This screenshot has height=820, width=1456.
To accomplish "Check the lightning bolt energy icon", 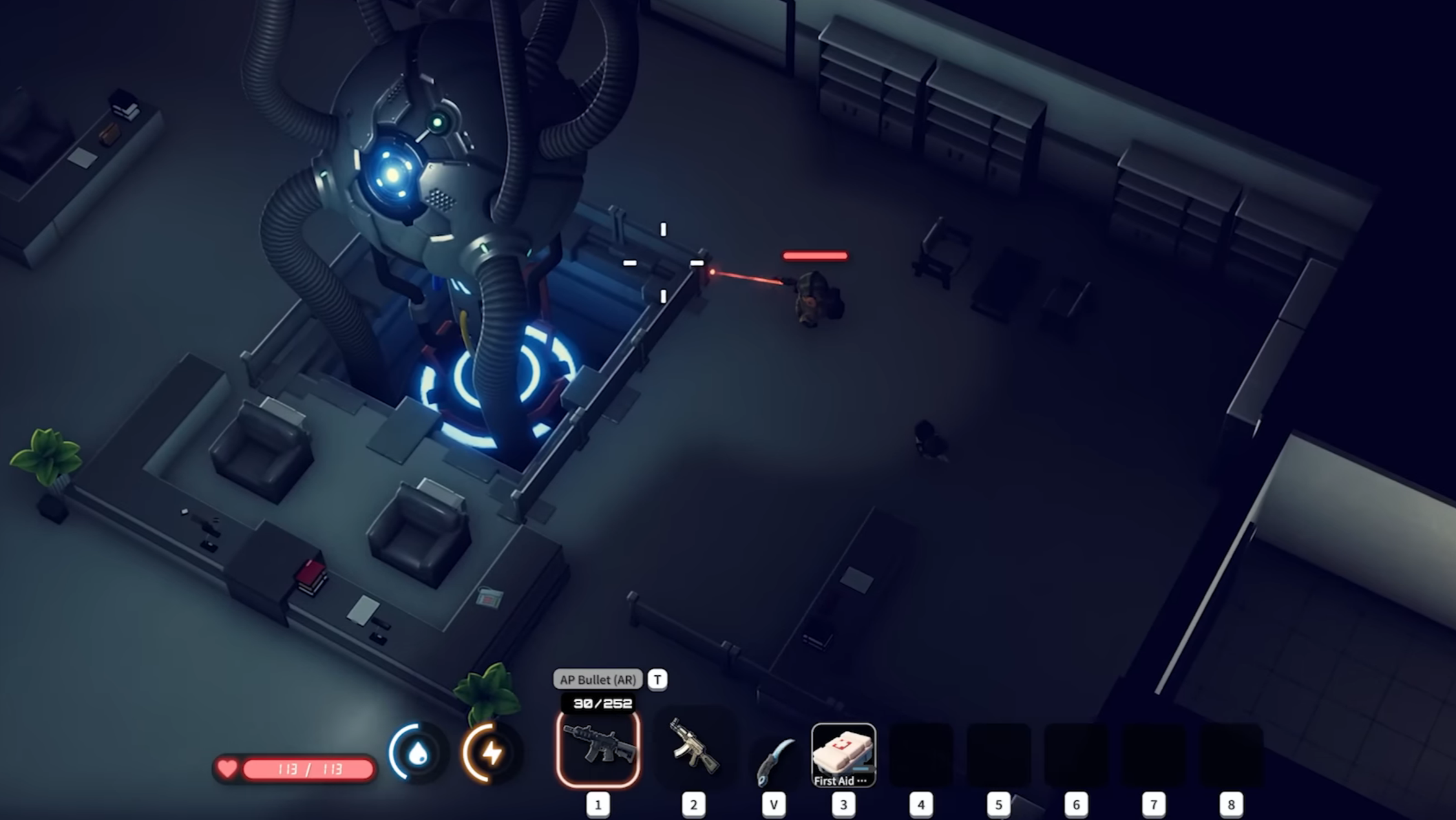I will [x=491, y=753].
